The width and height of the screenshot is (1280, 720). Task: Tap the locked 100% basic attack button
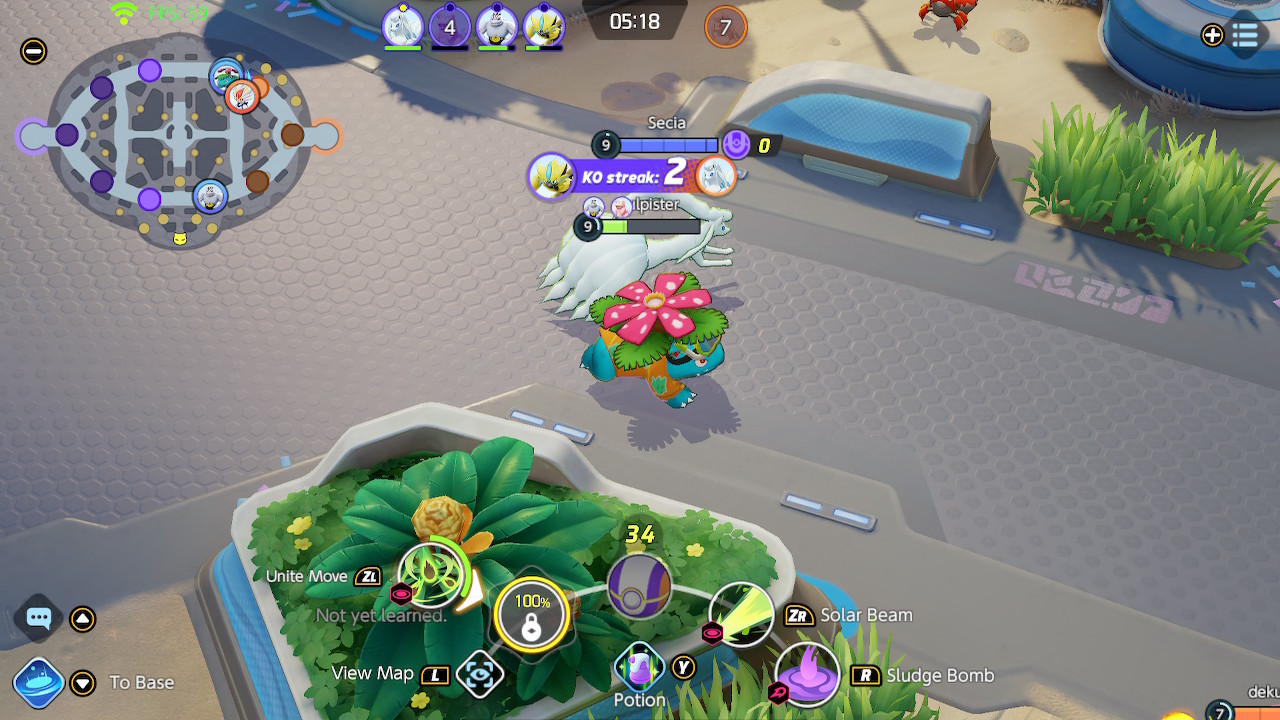pyautogui.click(x=532, y=614)
